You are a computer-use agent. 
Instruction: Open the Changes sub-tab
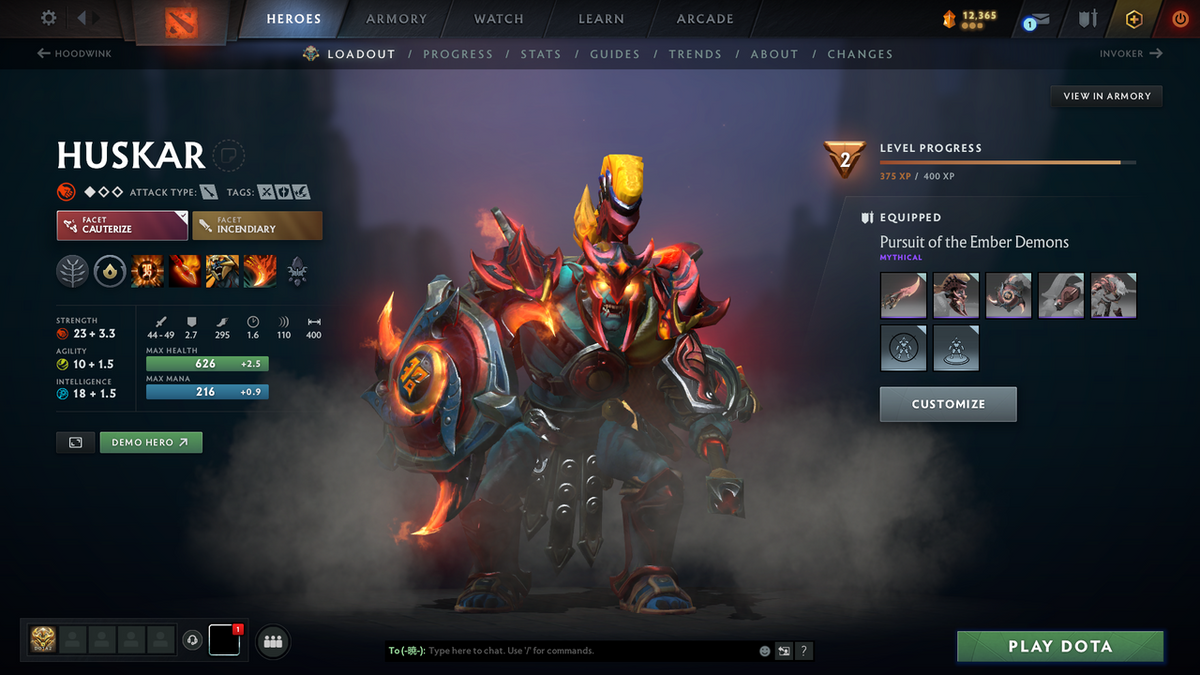(x=860, y=54)
